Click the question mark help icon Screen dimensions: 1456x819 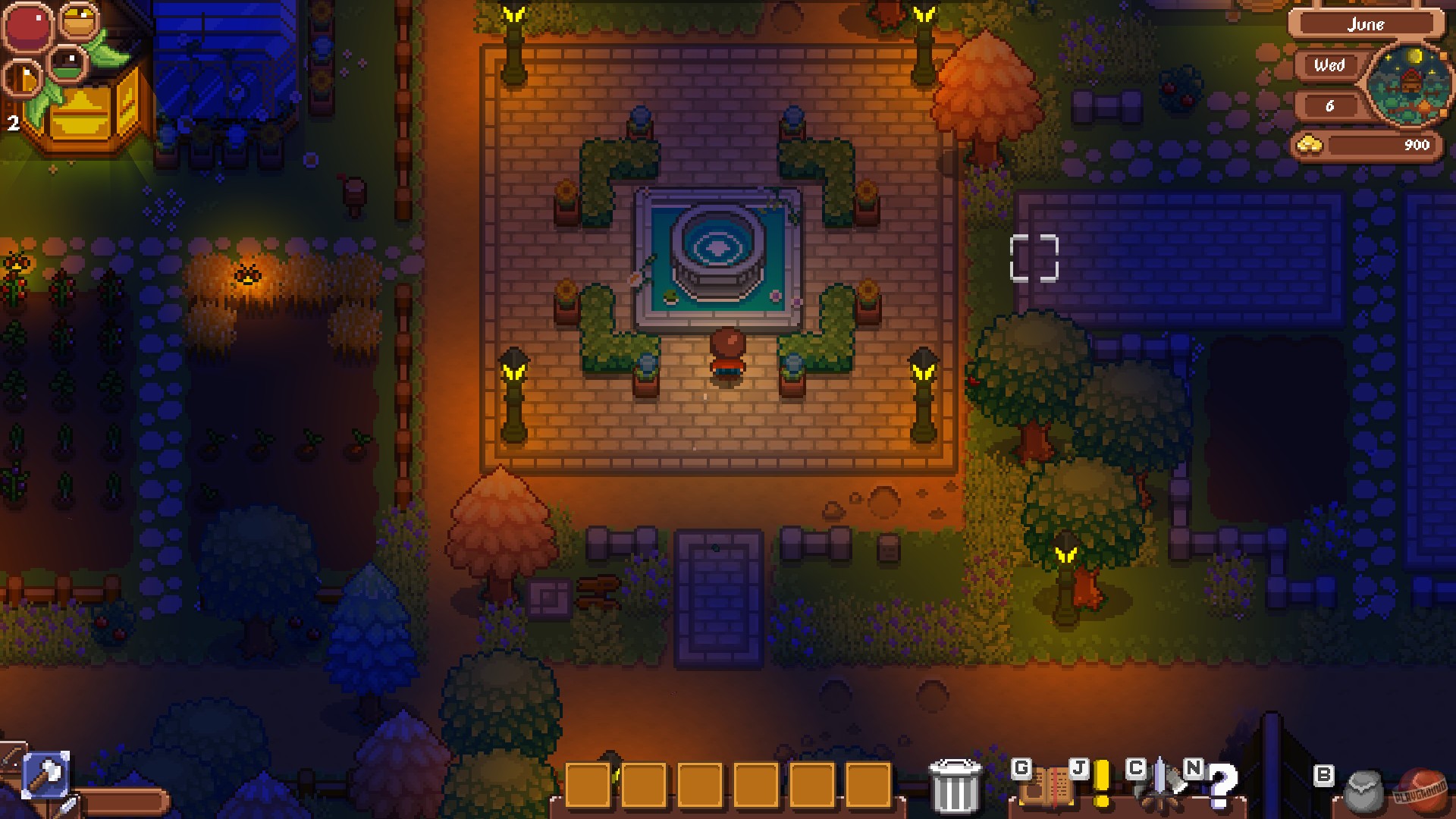click(x=1222, y=785)
